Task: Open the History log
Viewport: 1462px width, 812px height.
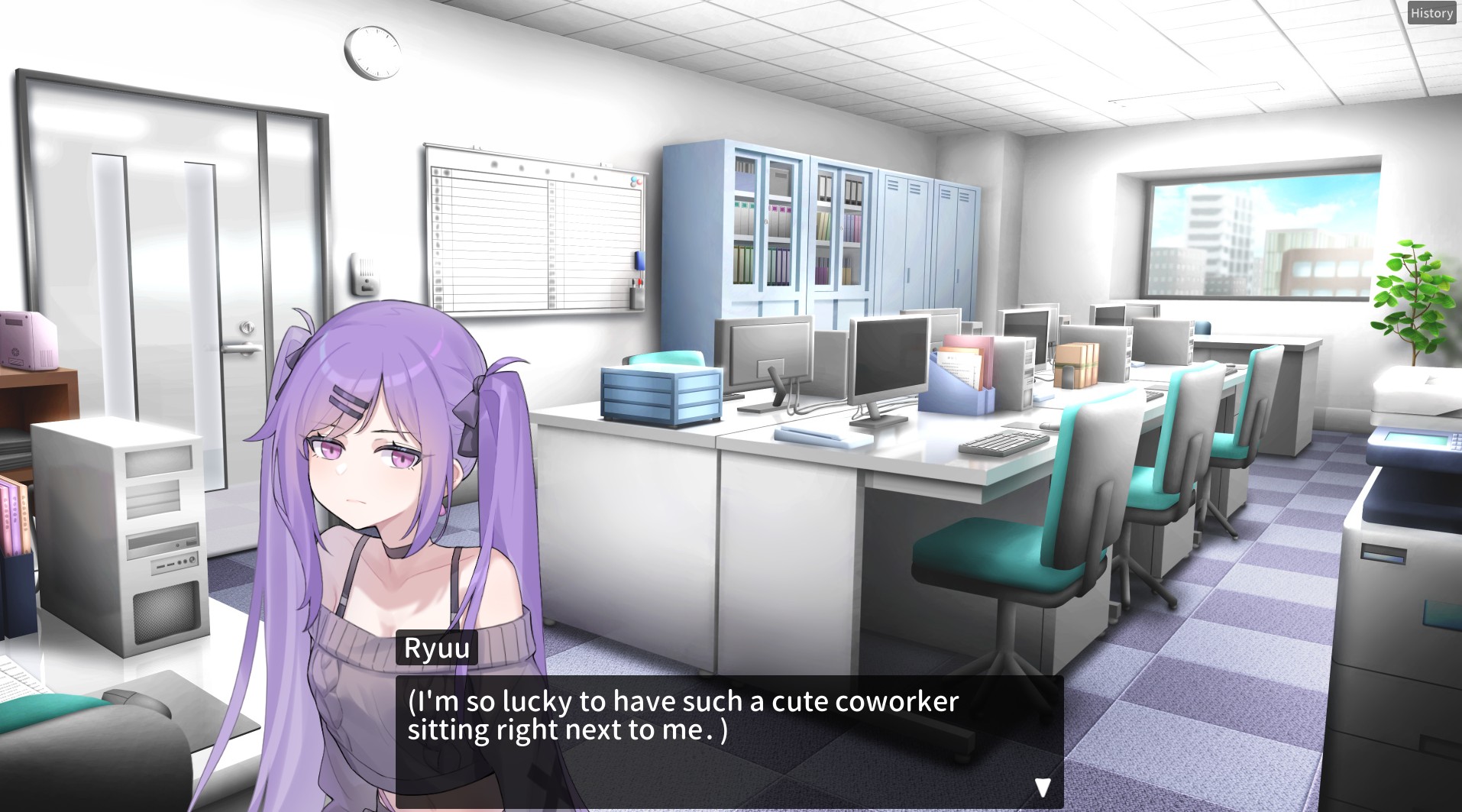Action: coord(1431,13)
